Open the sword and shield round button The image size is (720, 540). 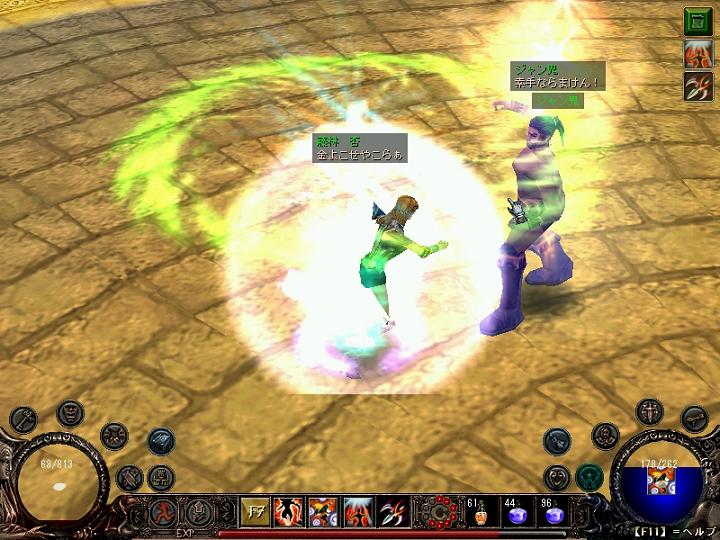[651, 411]
